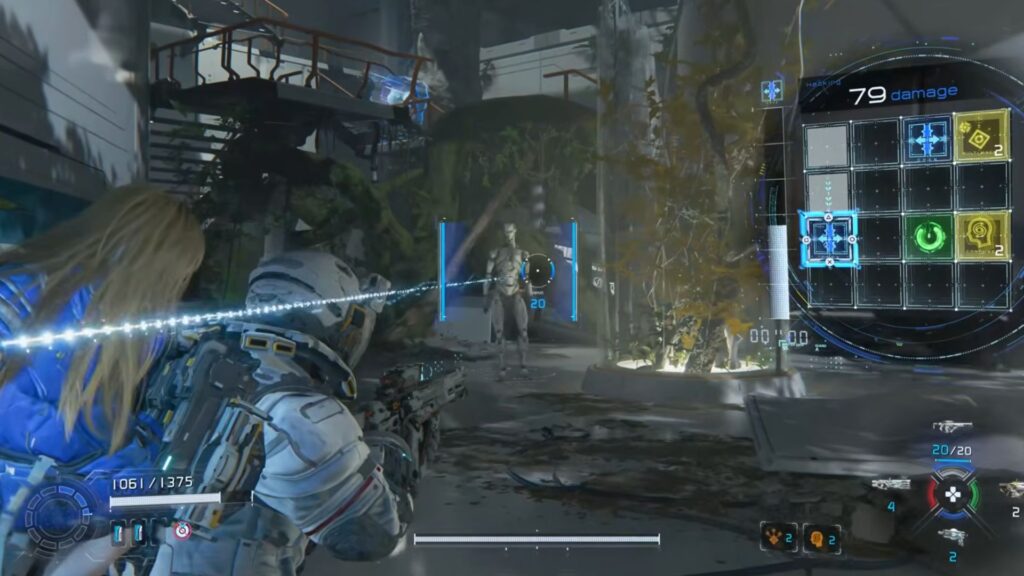Equip the bottom weapon on the wheel
This screenshot has width=1024, height=576.
951,537
